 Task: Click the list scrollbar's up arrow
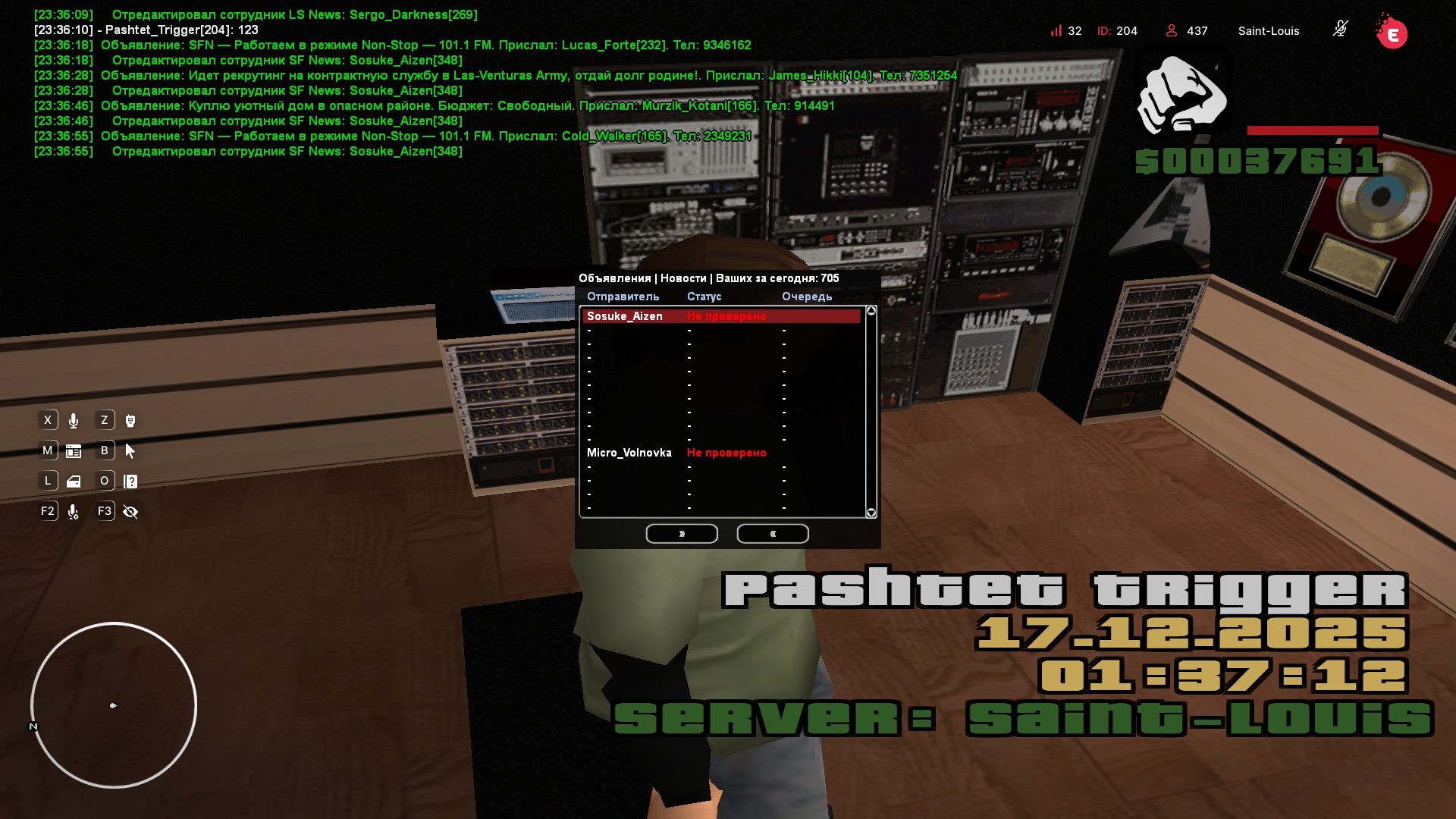(x=871, y=311)
